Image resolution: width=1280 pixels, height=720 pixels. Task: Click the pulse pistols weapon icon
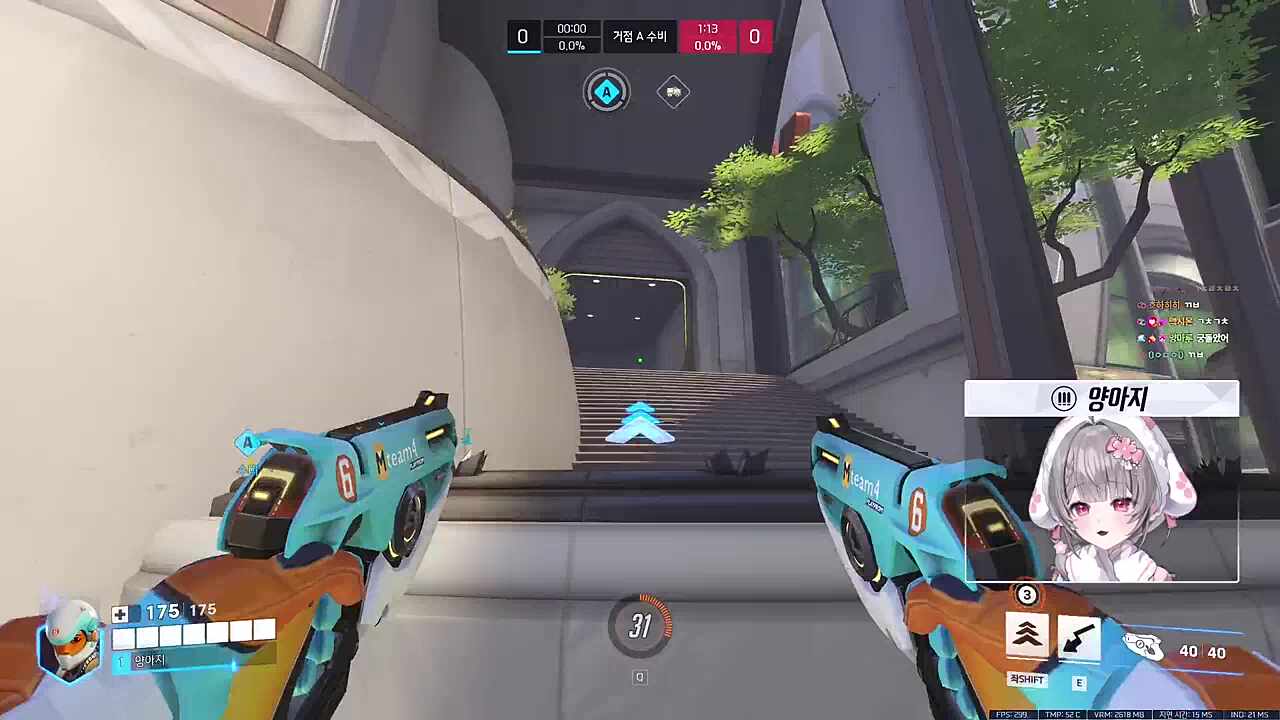click(1144, 647)
